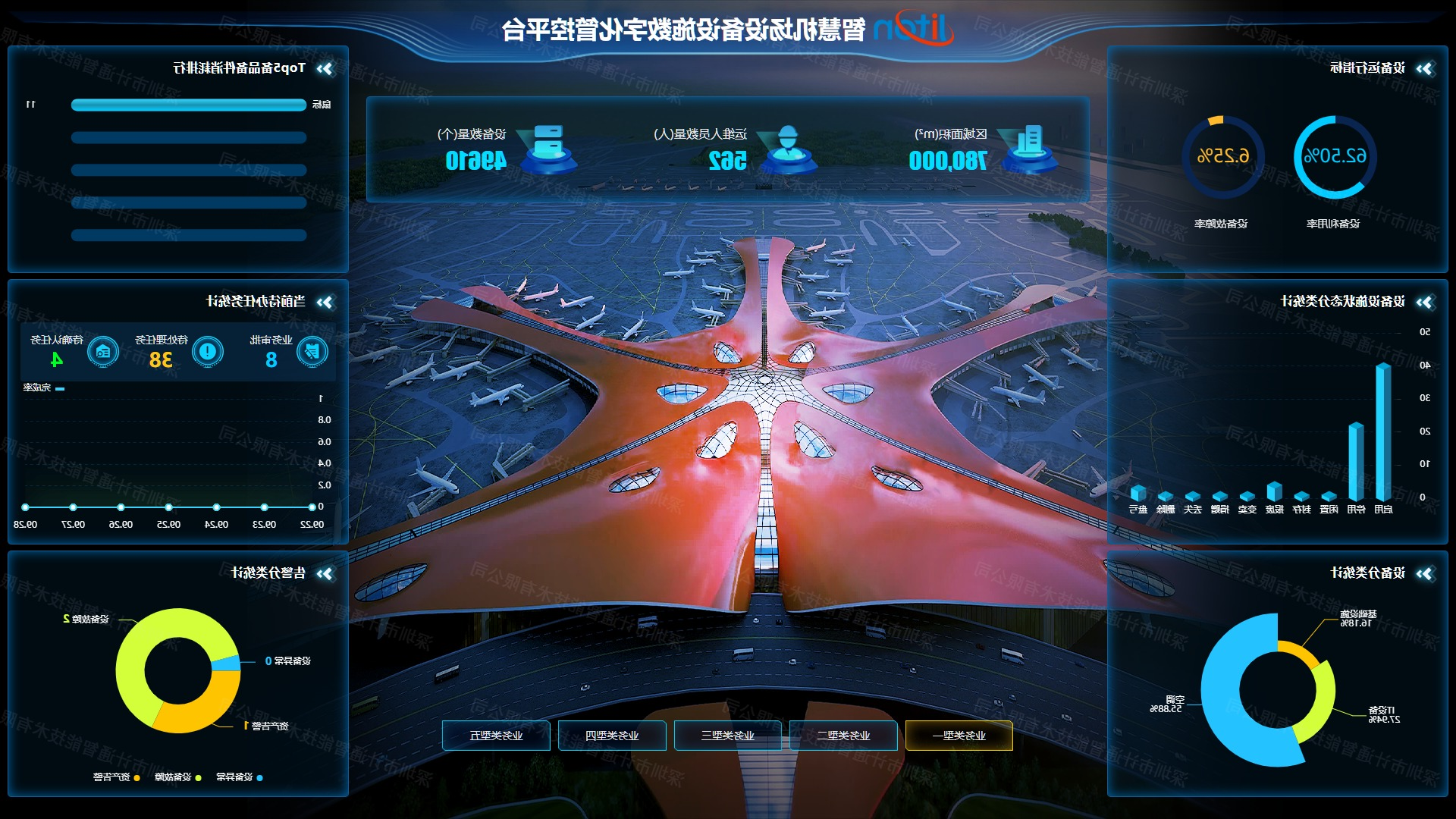Click the chevron beside 设备分类统计 header

1424,574
